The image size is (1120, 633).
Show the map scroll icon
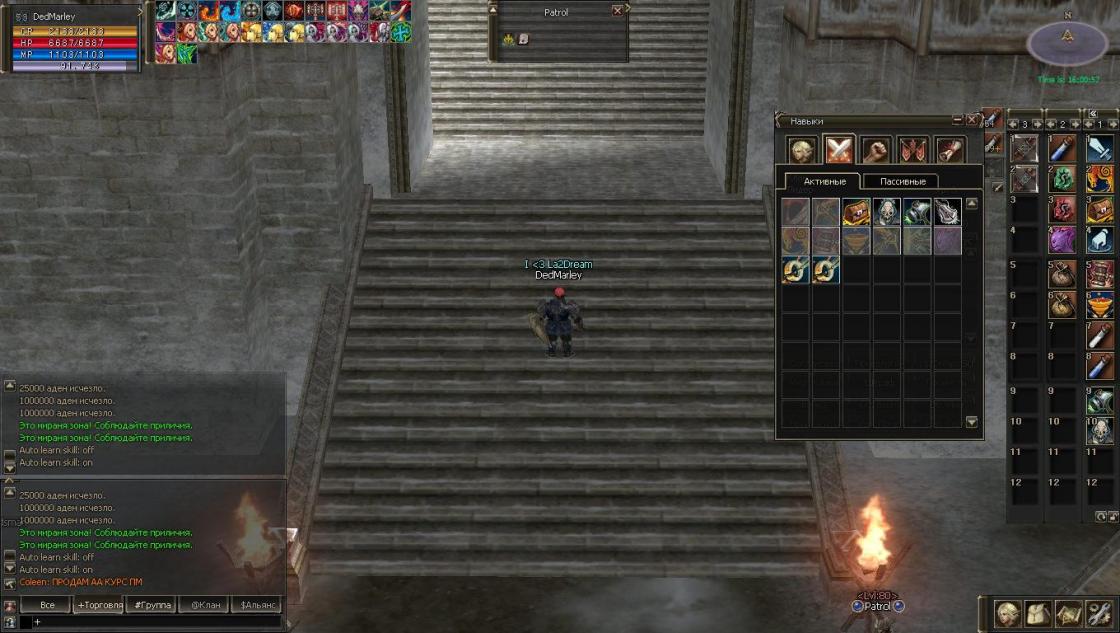[x=1067, y=613]
